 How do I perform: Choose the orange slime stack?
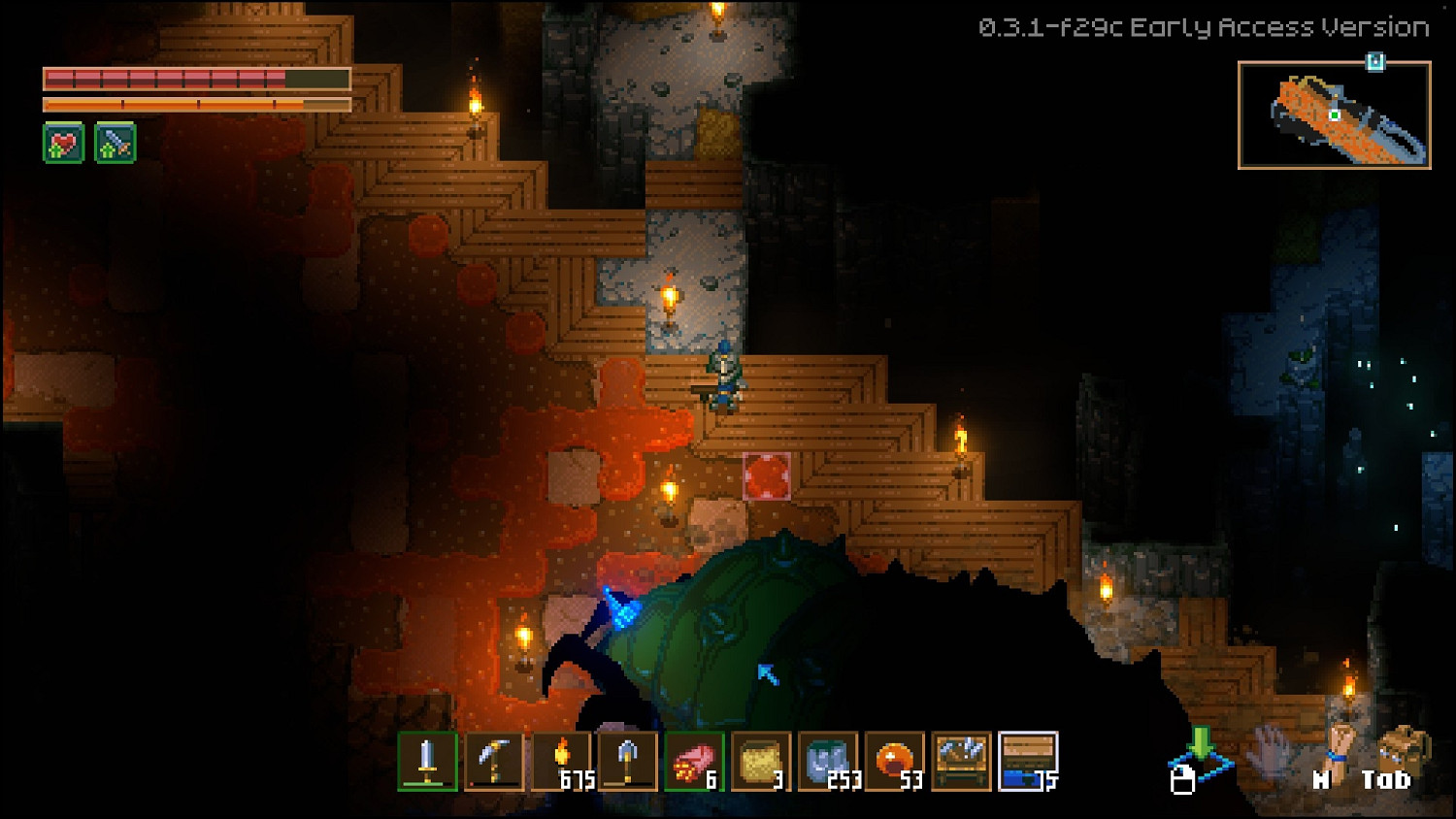(895, 762)
